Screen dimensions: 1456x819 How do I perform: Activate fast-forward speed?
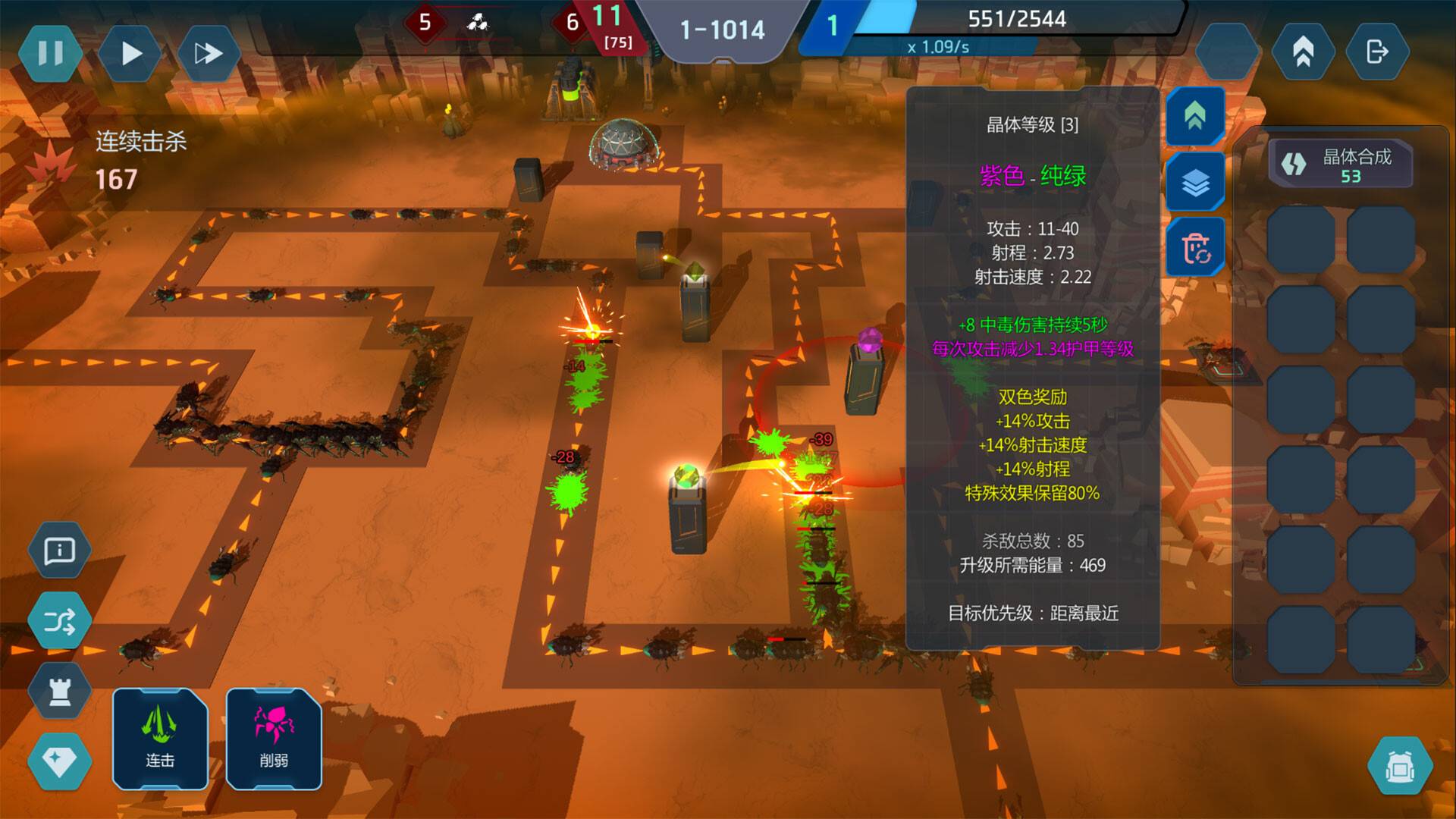208,53
